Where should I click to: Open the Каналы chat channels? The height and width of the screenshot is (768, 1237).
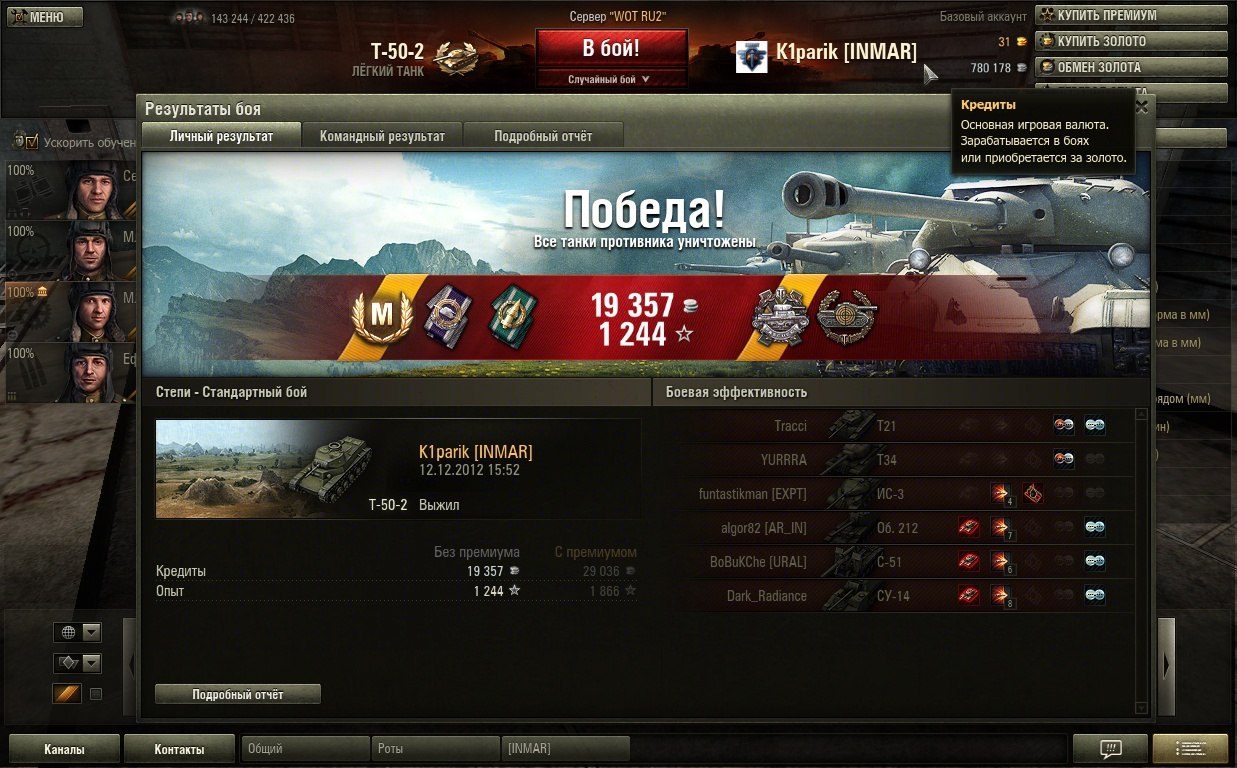[64, 749]
